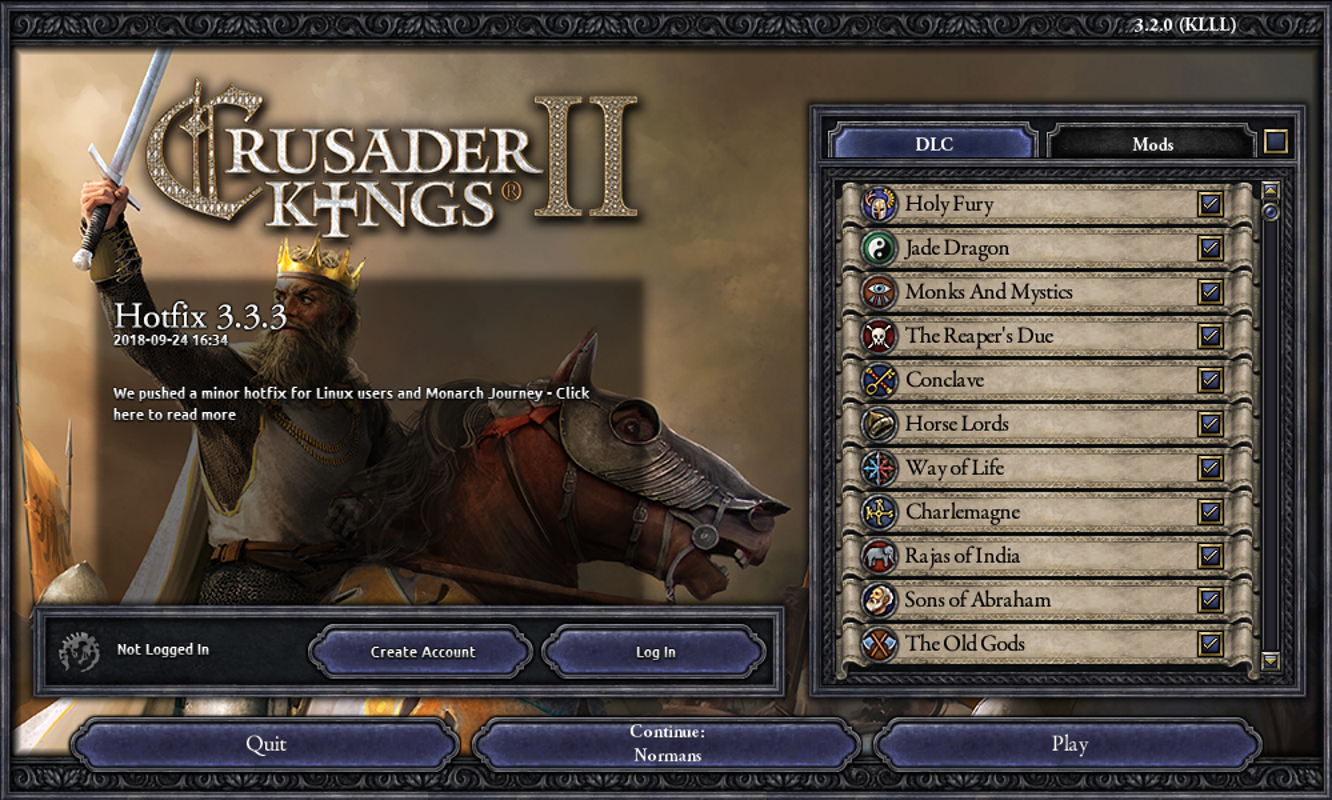Uncheck the Monks And Mystics DLC

pyautogui.click(x=1210, y=292)
